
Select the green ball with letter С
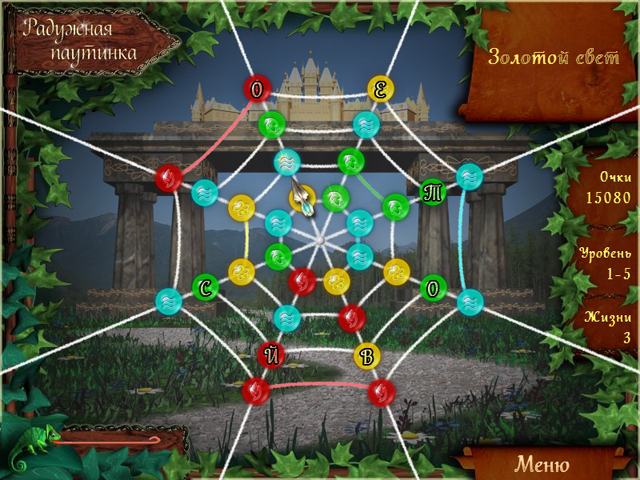[x=205, y=287]
